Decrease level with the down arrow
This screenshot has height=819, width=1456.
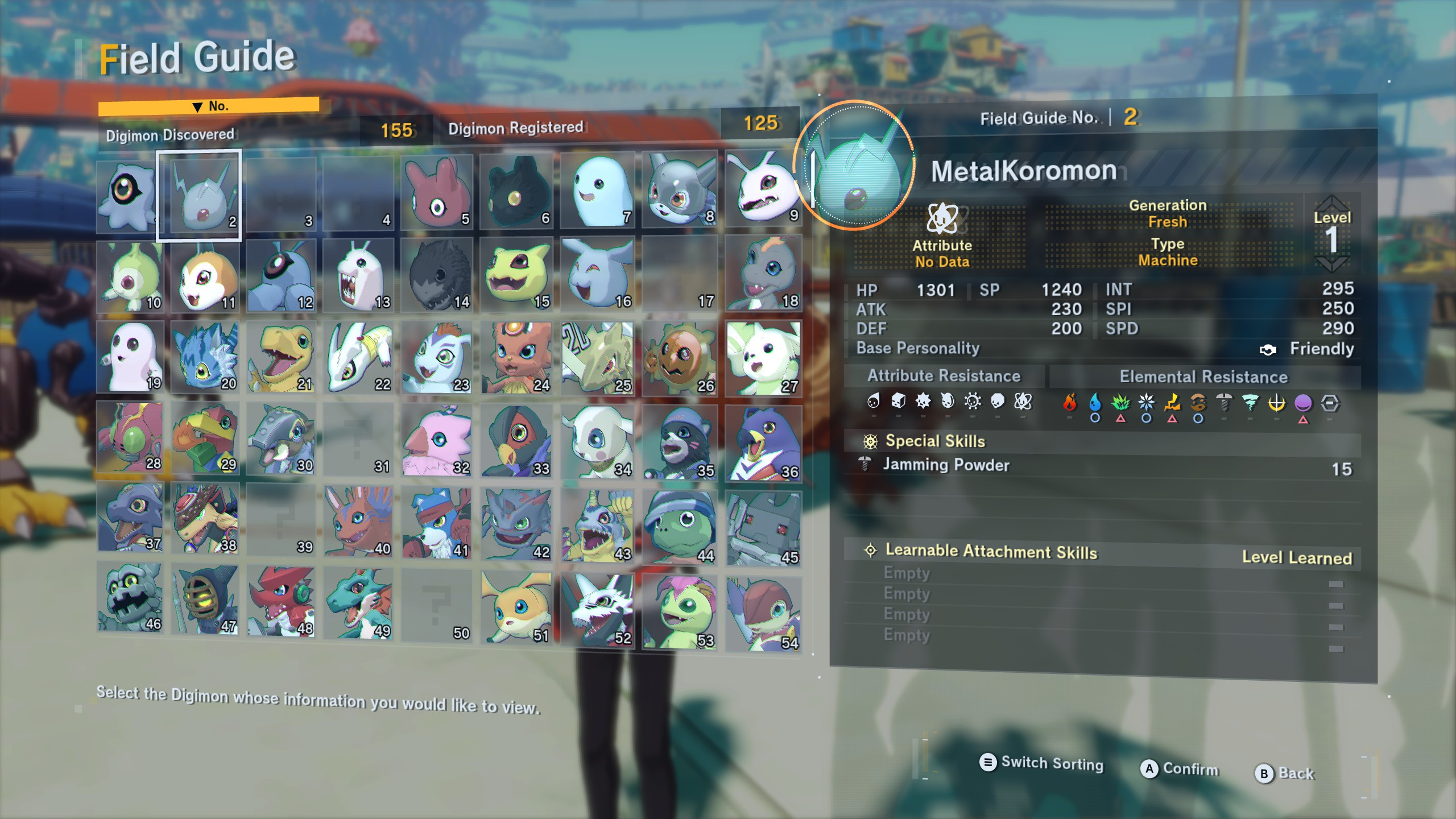coord(1331,263)
